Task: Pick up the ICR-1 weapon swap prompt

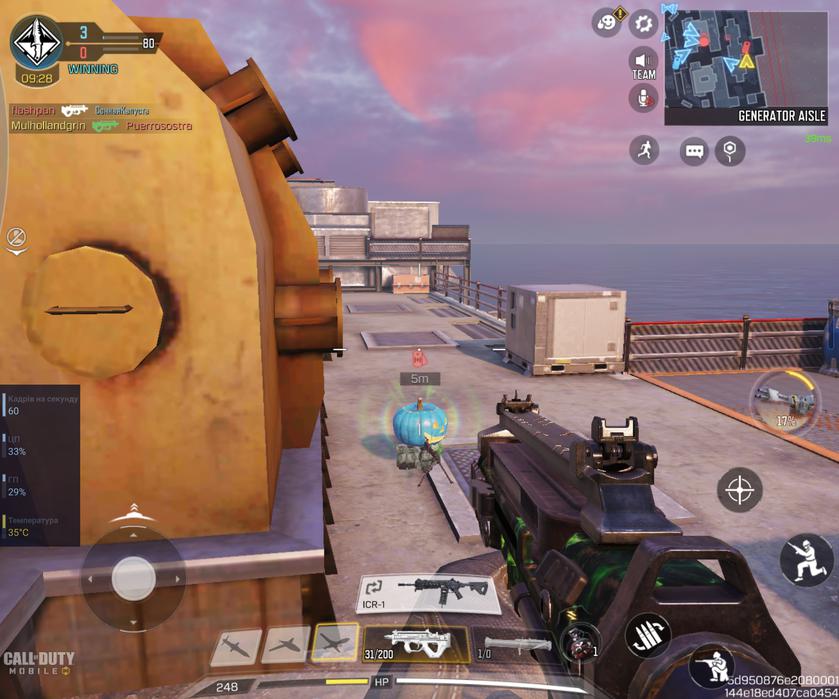Action: 428,593
